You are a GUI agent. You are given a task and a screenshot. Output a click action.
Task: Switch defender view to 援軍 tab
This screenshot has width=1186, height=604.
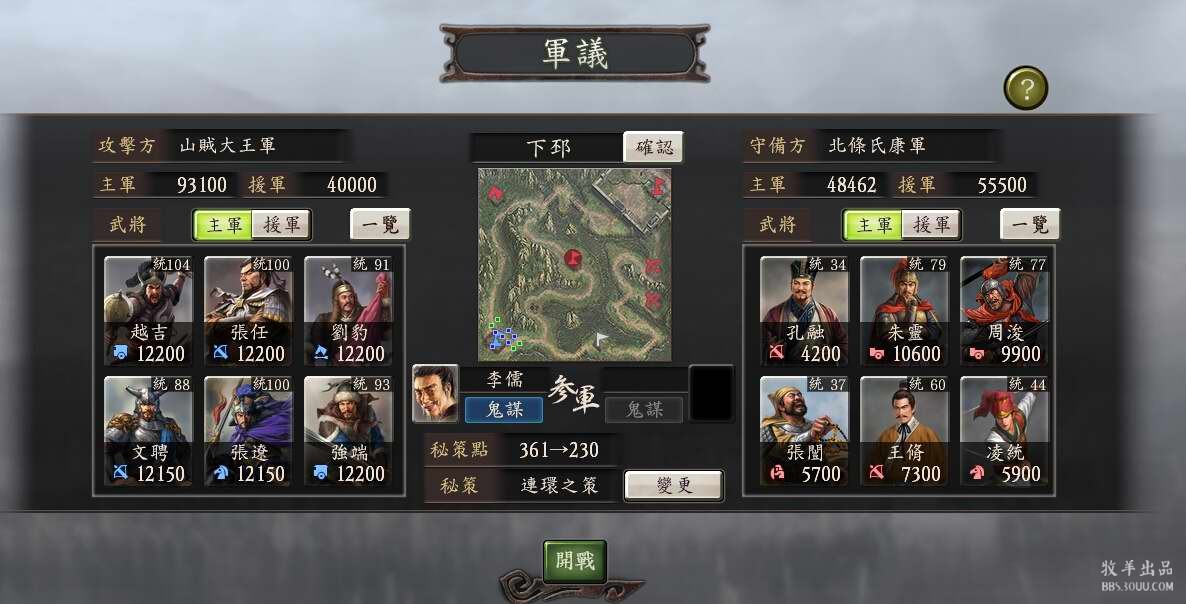click(931, 225)
